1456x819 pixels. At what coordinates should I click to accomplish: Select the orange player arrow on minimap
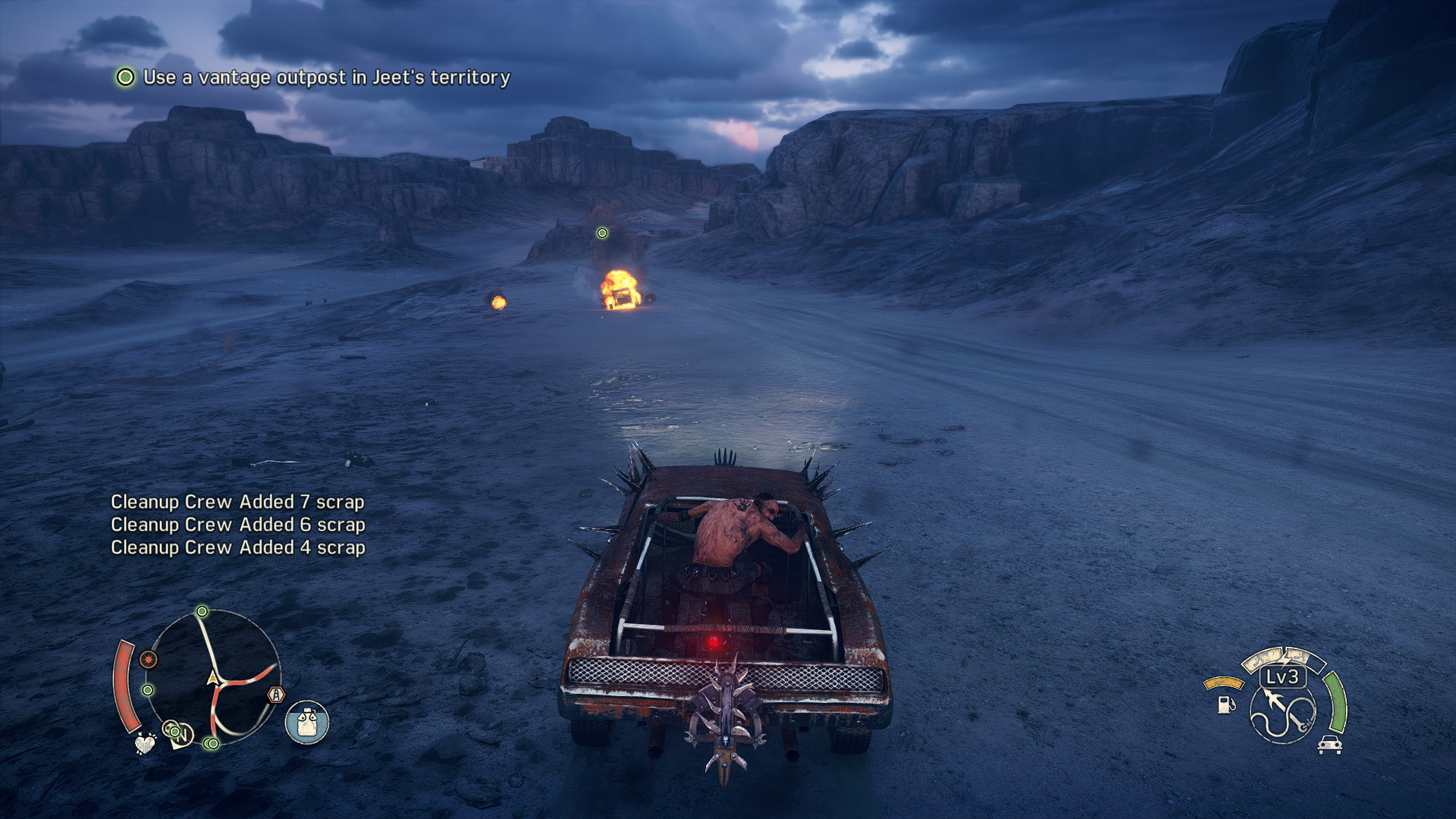[213, 677]
